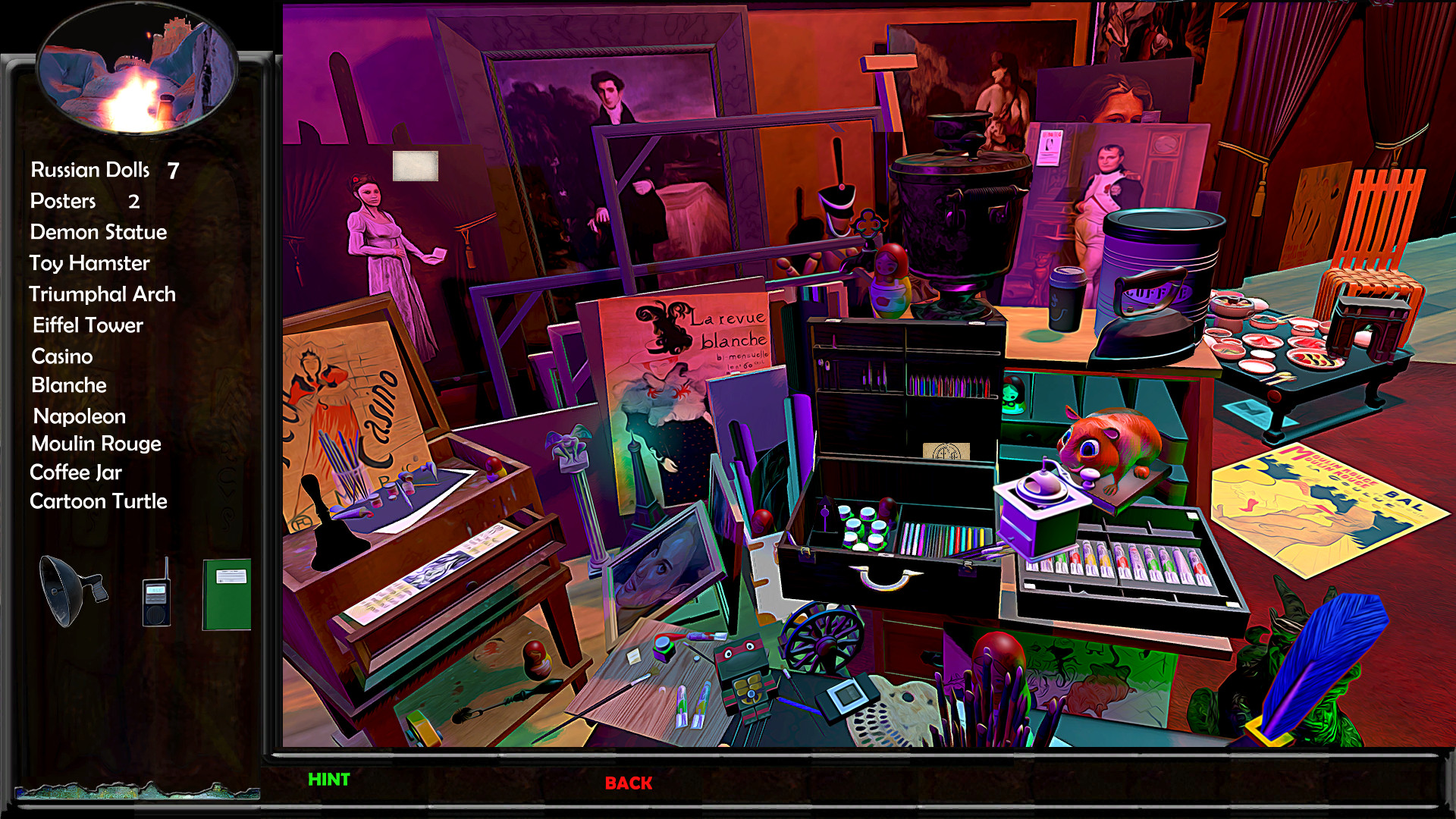This screenshot has width=1456, height=819.
Task: Select "Russian Dolls" in the objects list
Action: coord(89,171)
